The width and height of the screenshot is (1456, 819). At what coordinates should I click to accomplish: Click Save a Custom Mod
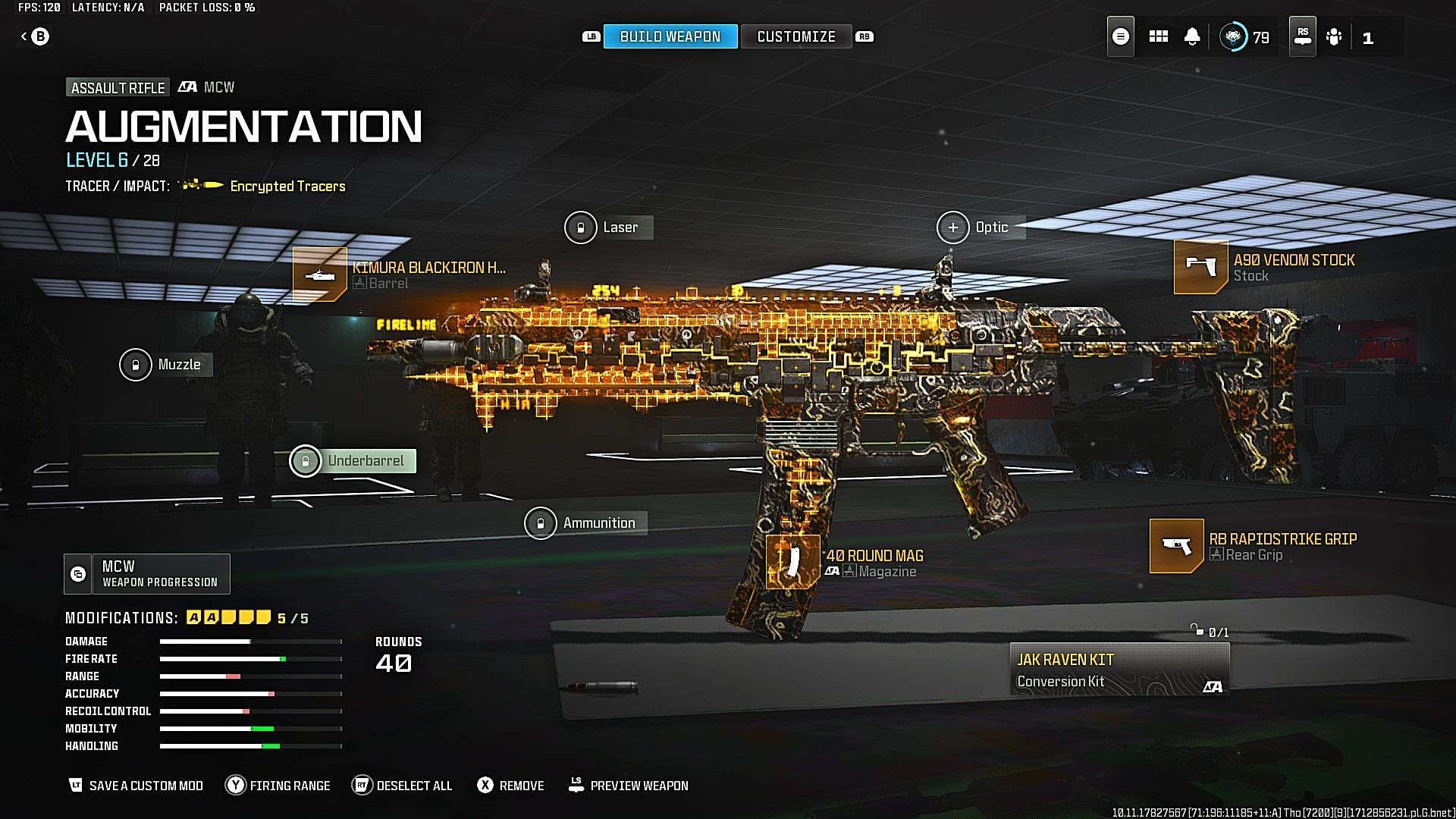[x=136, y=786]
